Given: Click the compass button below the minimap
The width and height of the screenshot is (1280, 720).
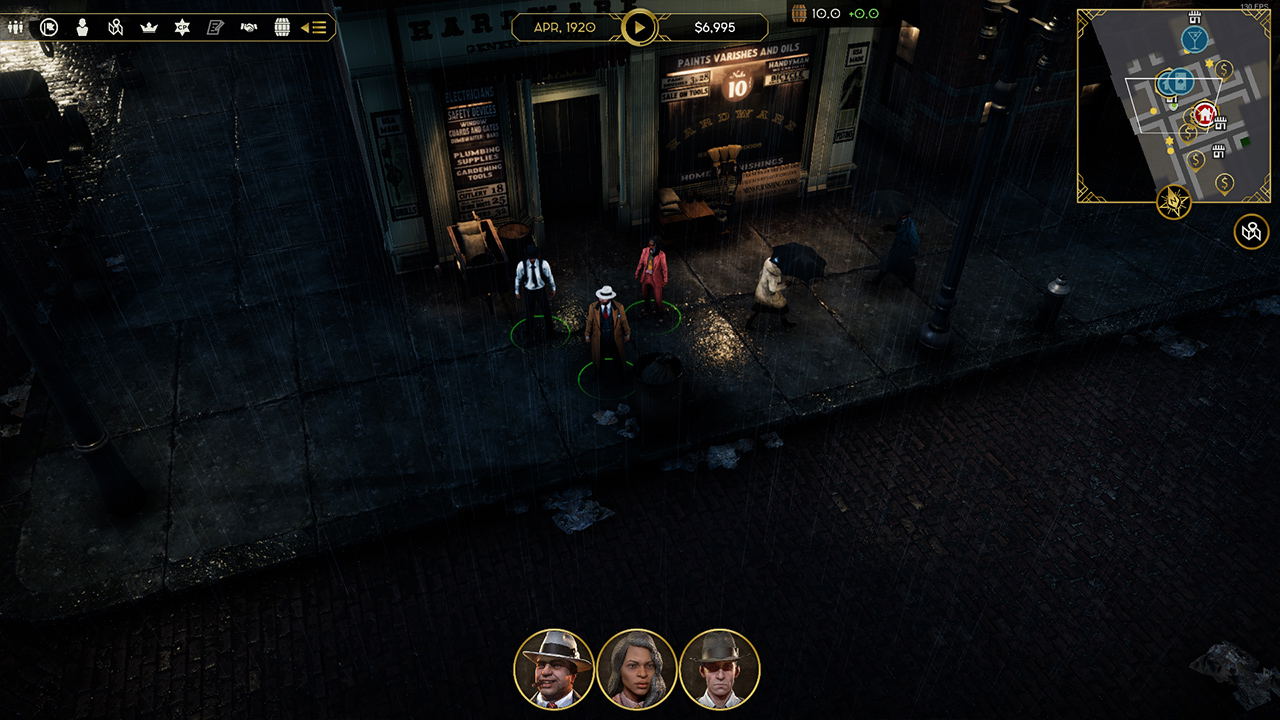Looking at the screenshot, I should tap(1174, 201).
